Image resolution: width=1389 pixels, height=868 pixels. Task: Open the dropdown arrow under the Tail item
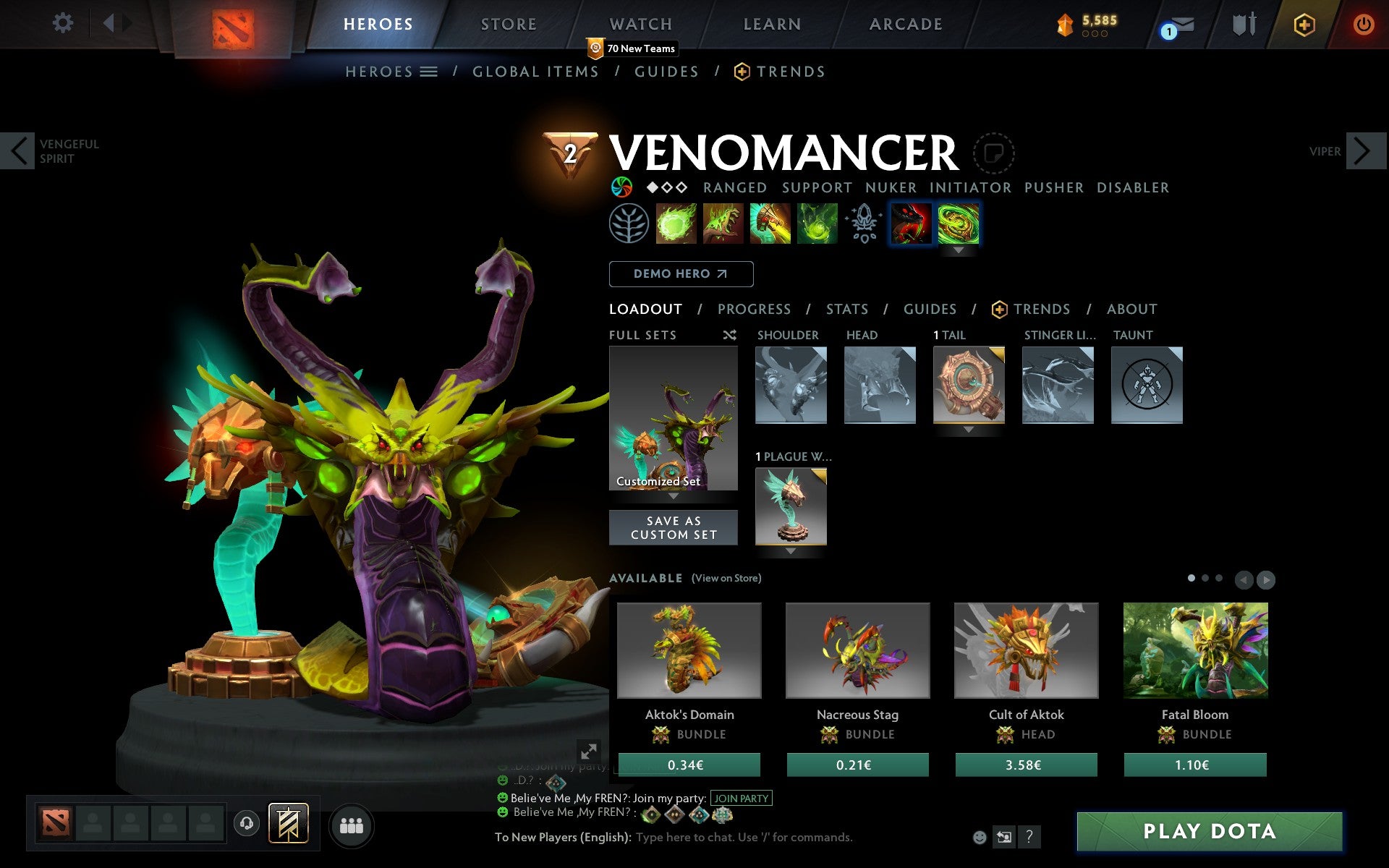969,428
